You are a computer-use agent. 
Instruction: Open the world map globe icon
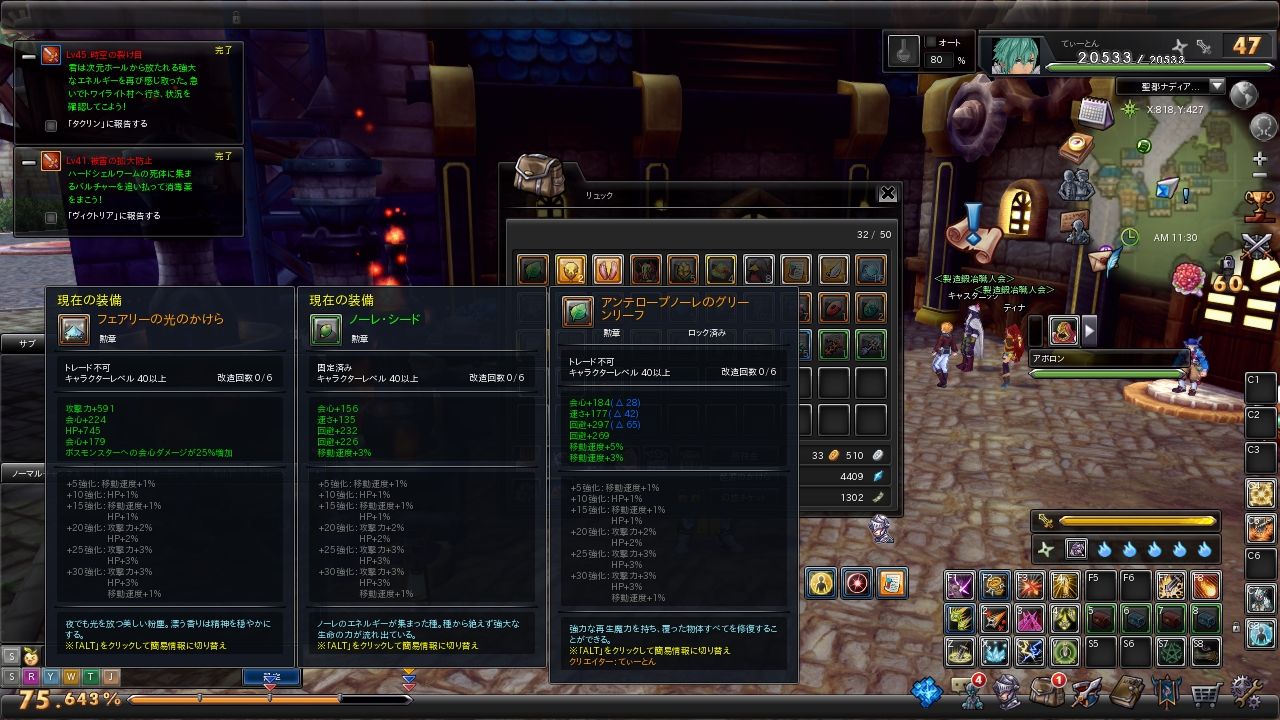[1244, 95]
